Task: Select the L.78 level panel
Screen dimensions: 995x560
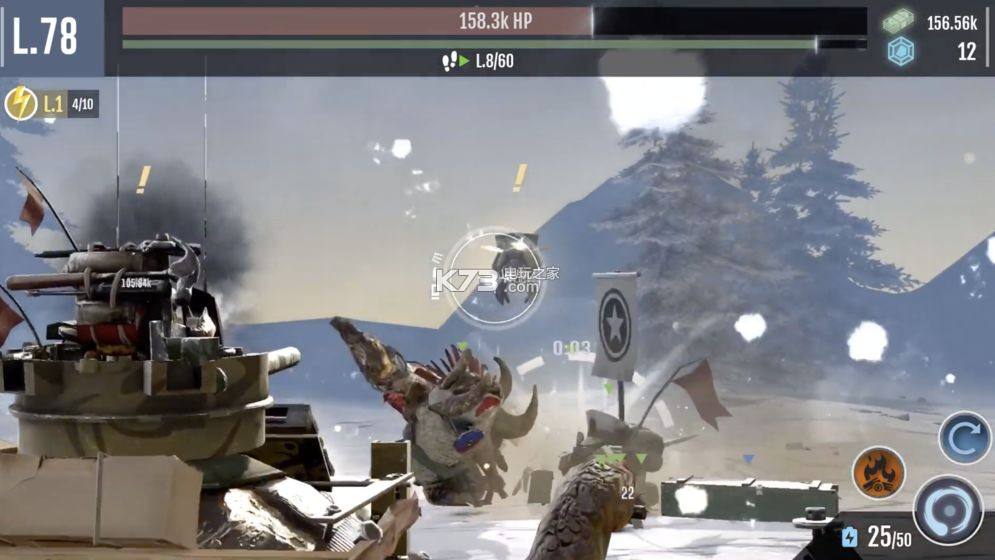Action: point(46,37)
